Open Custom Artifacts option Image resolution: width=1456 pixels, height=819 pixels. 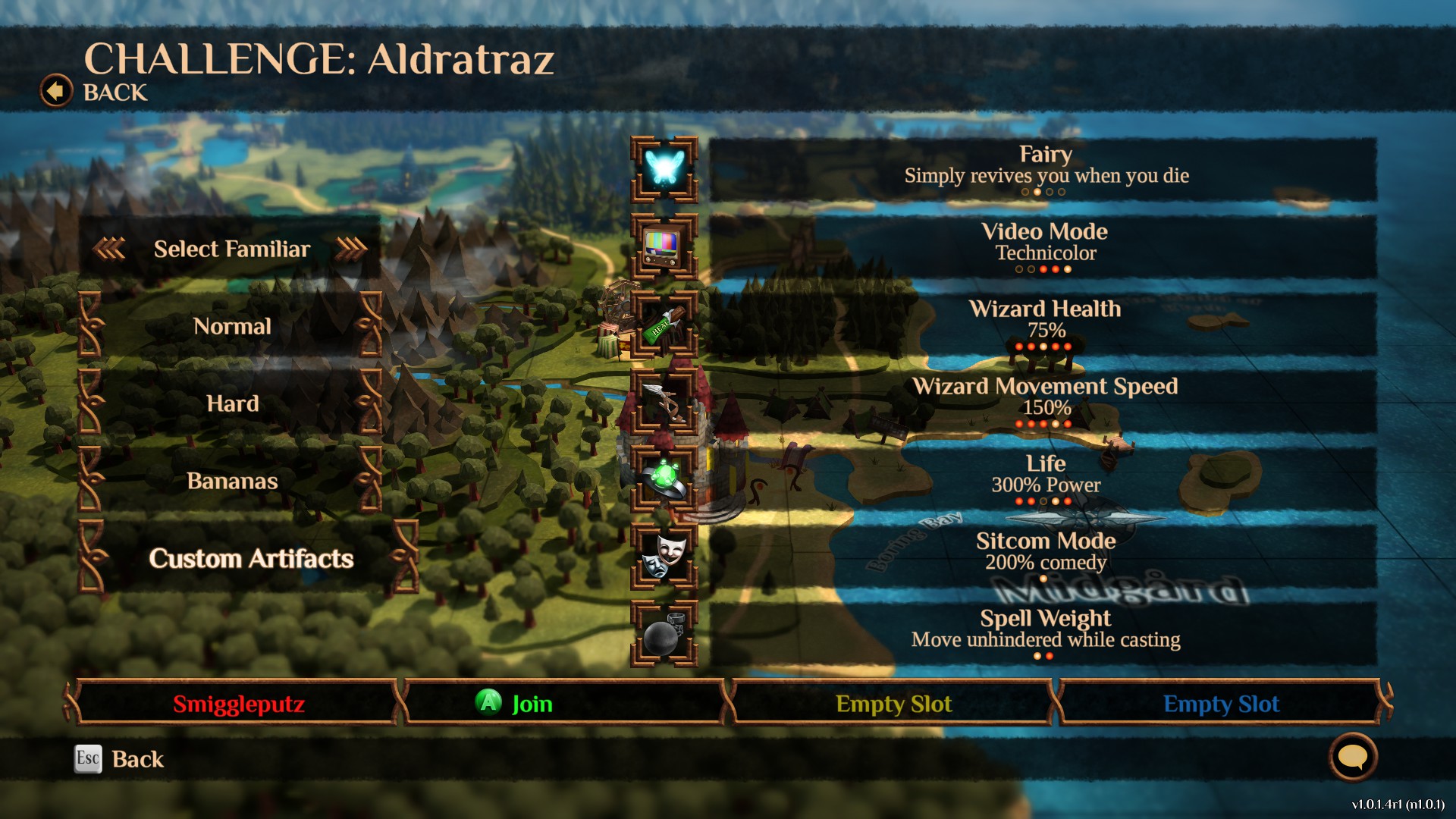pyautogui.click(x=250, y=558)
